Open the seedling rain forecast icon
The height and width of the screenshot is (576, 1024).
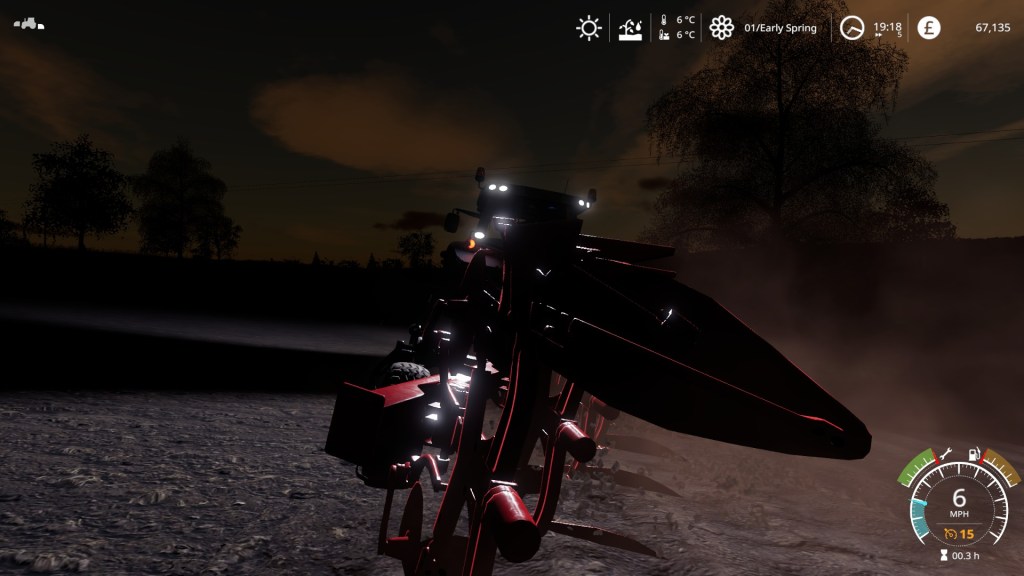click(x=631, y=28)
